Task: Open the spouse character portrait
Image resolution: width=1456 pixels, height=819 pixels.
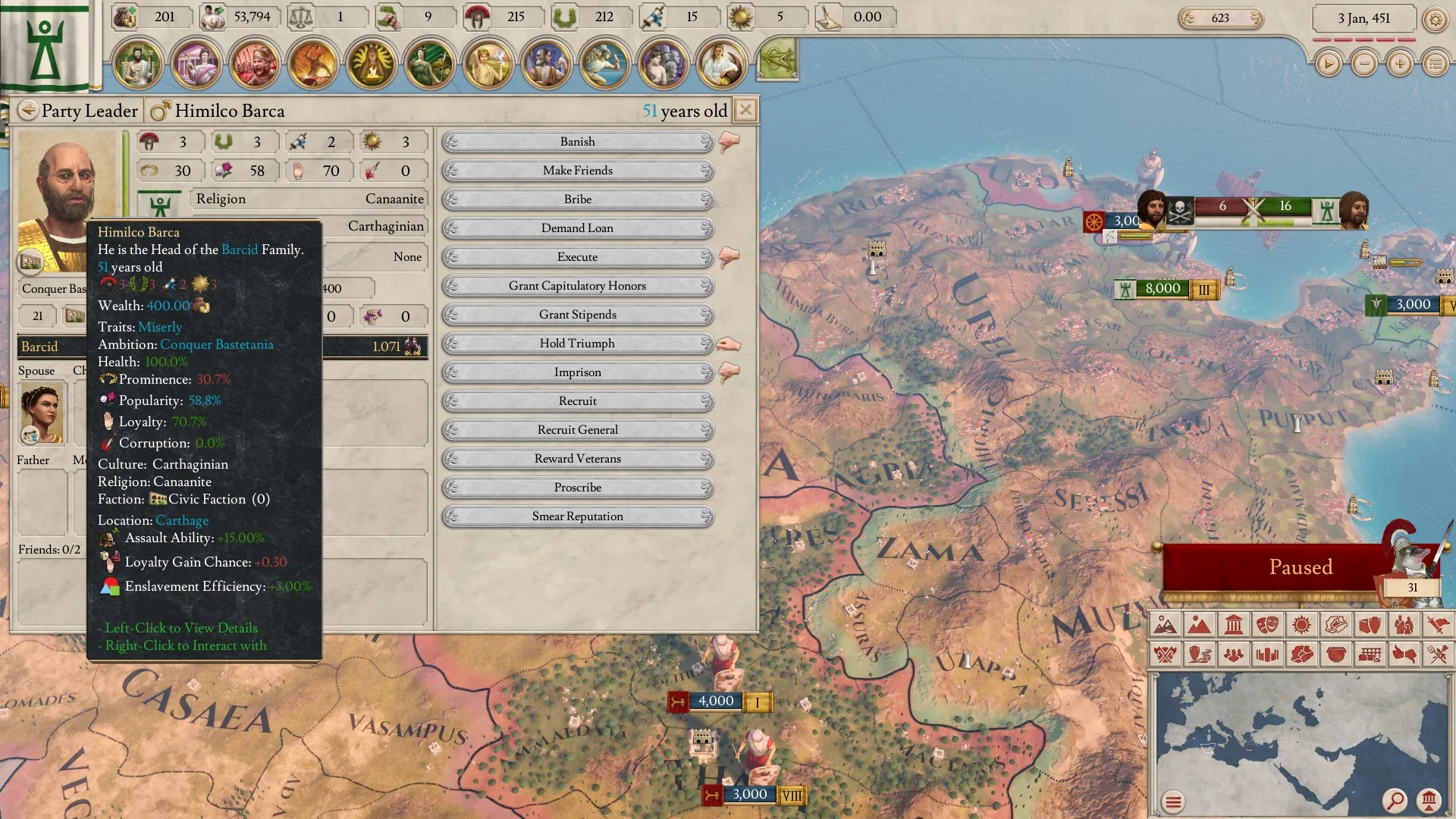Action: coord(42,412)
